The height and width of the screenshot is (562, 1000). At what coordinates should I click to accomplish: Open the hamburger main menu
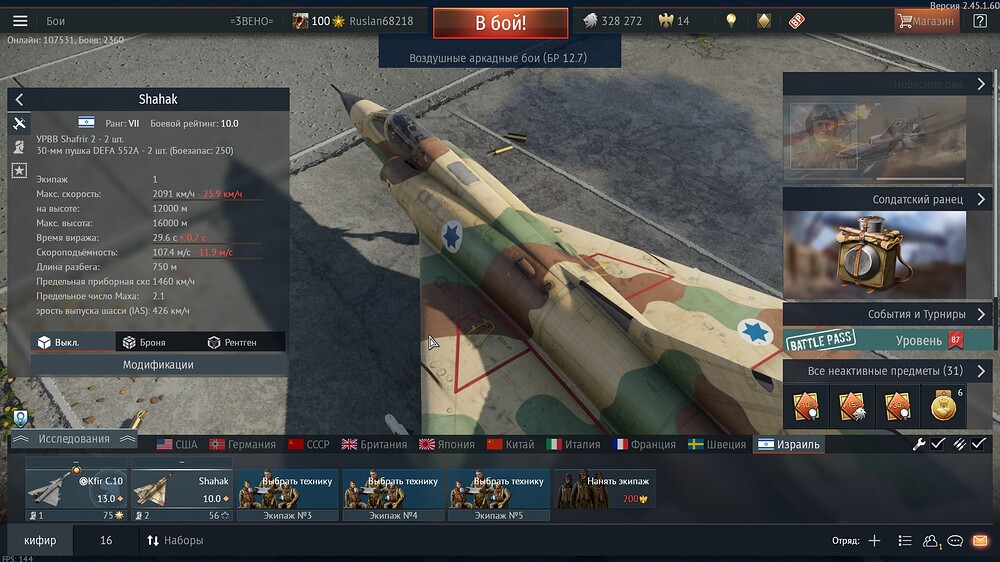[x=20, y=21]
